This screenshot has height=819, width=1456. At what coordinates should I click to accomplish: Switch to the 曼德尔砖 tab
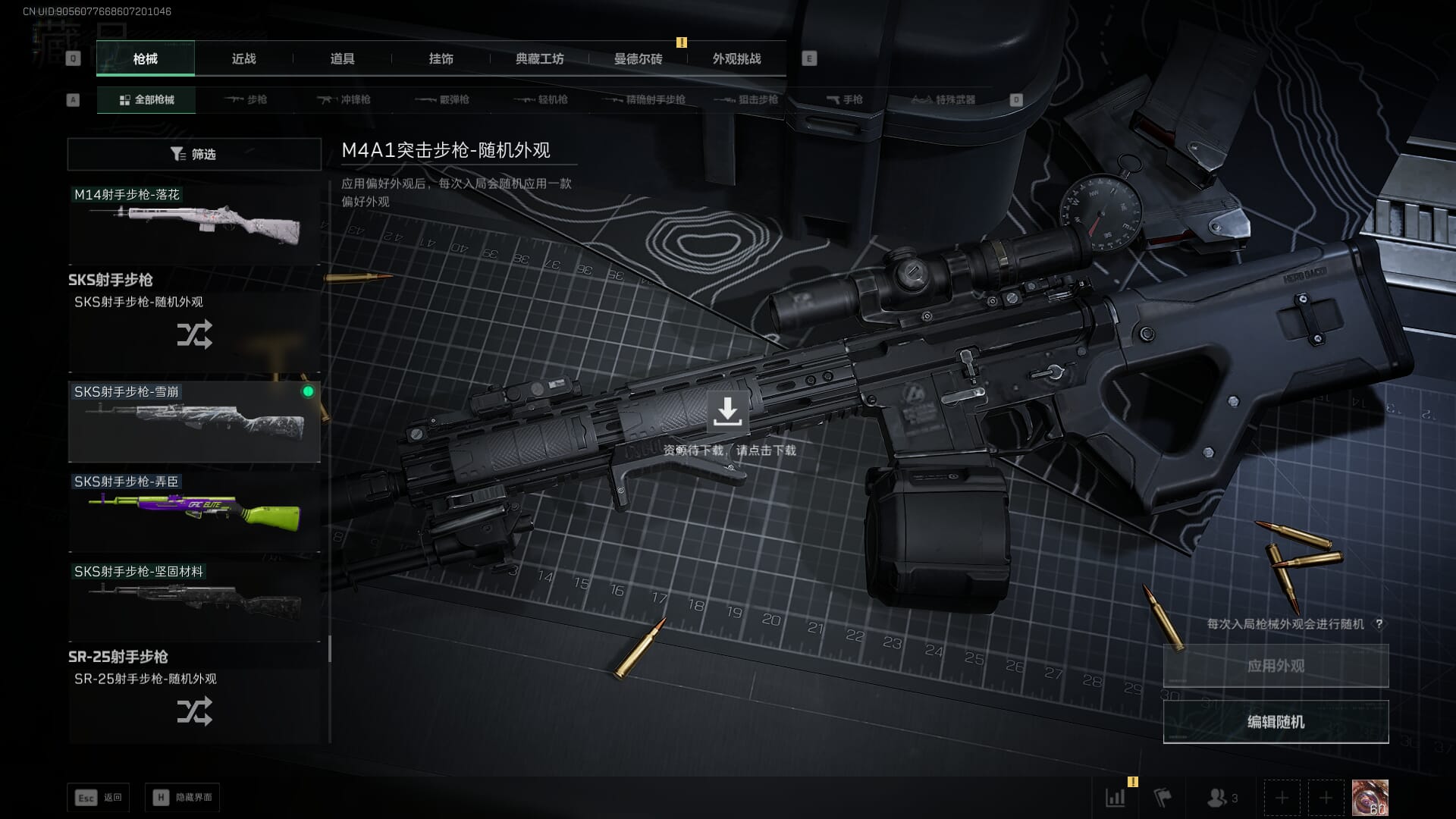point(638,59)
